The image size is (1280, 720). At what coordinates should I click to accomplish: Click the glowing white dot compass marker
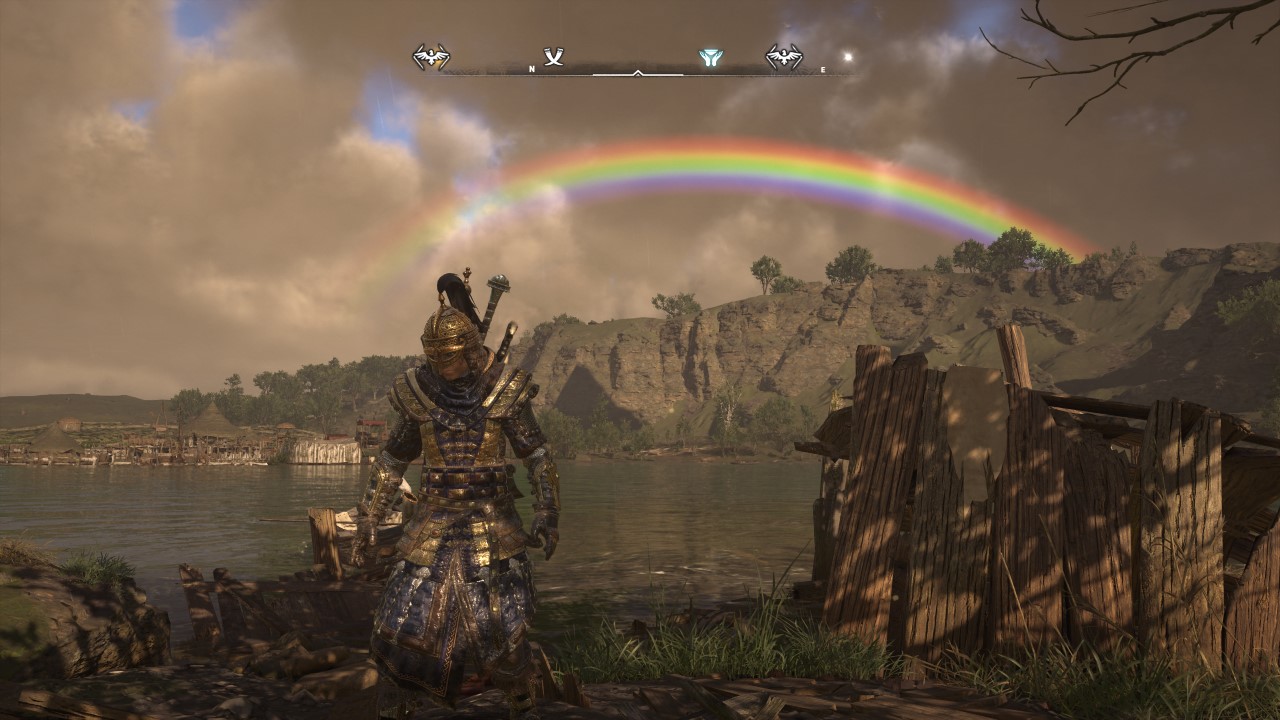849,57
